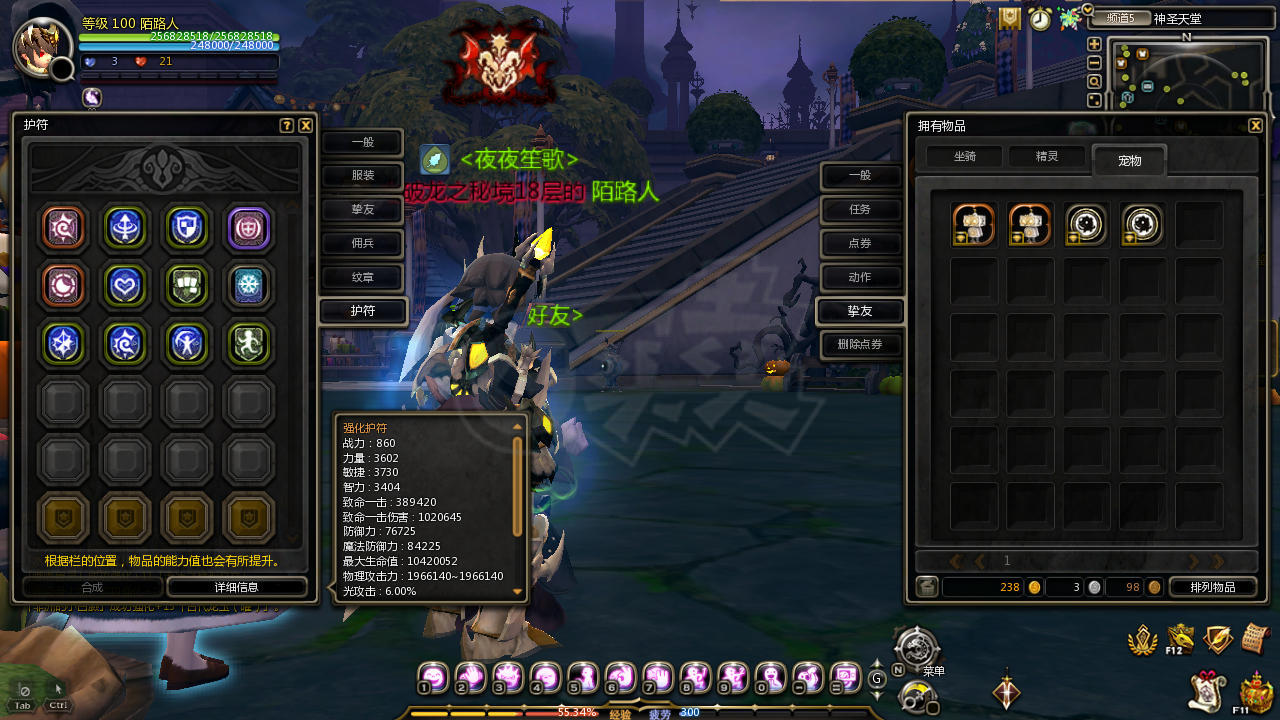
Task: Sort items with 排列物品 button
Action: 1212,587
